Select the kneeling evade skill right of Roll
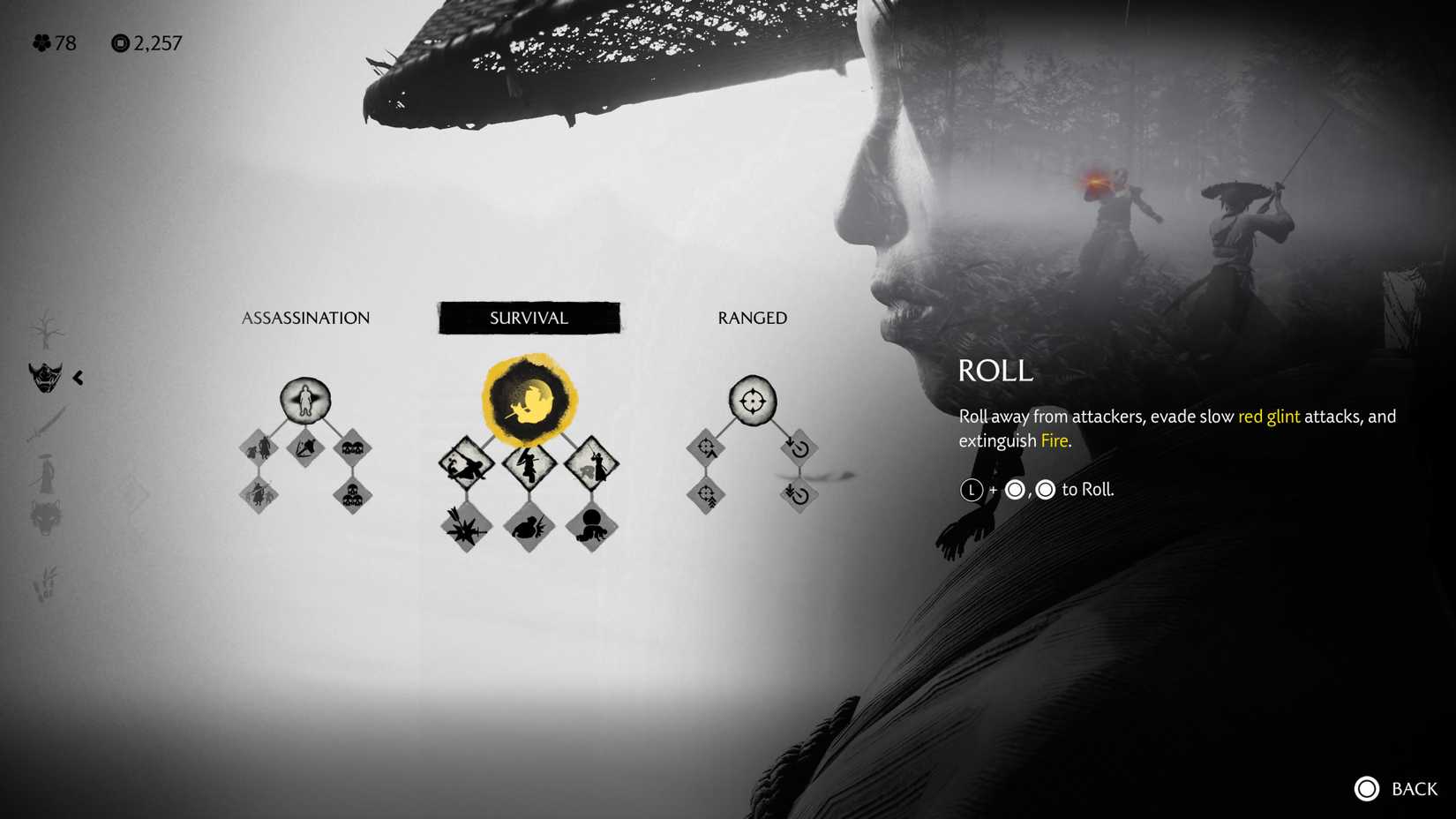 593,463
